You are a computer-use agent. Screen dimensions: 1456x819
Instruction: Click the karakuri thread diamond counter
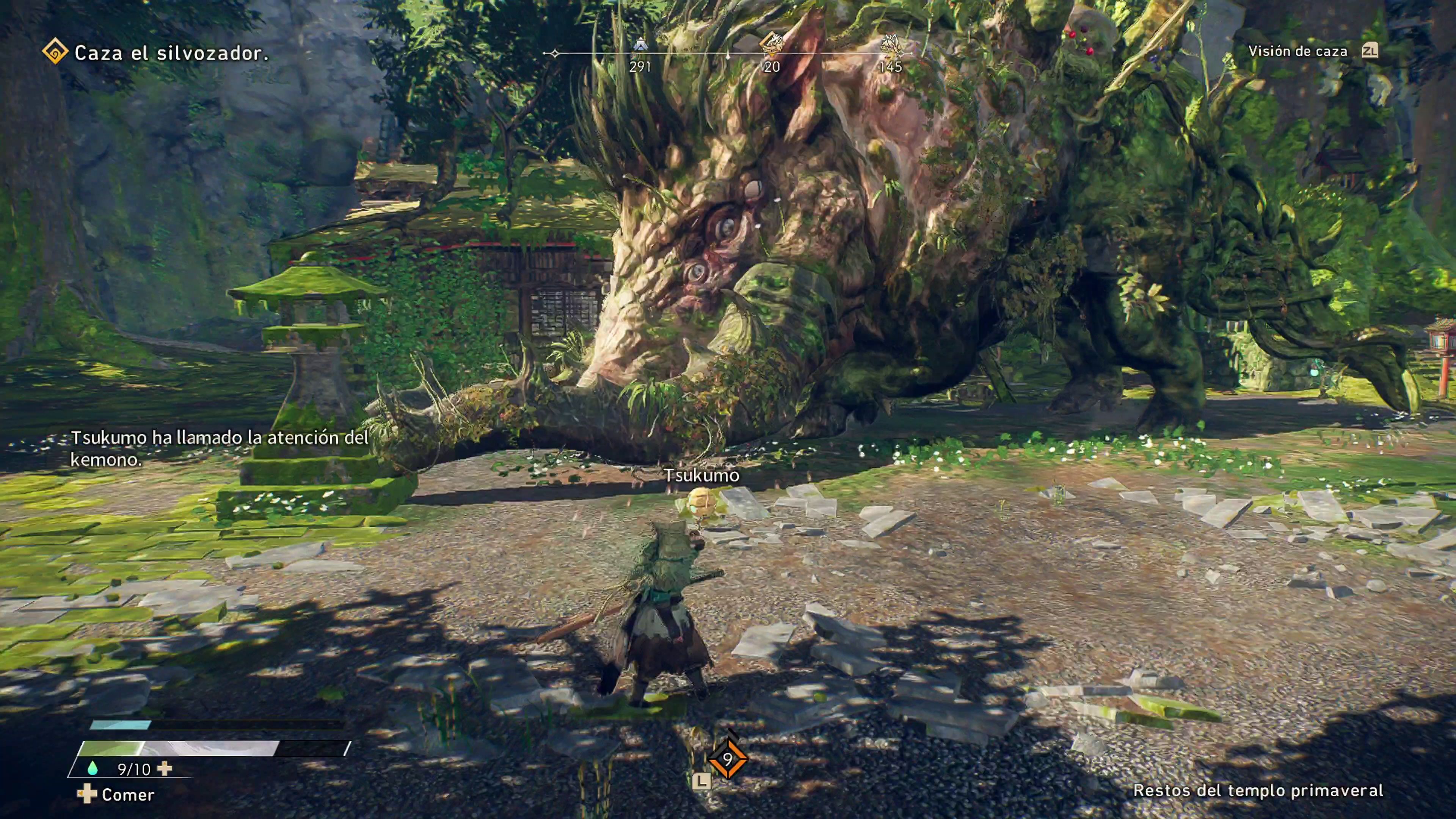point(728,758)
